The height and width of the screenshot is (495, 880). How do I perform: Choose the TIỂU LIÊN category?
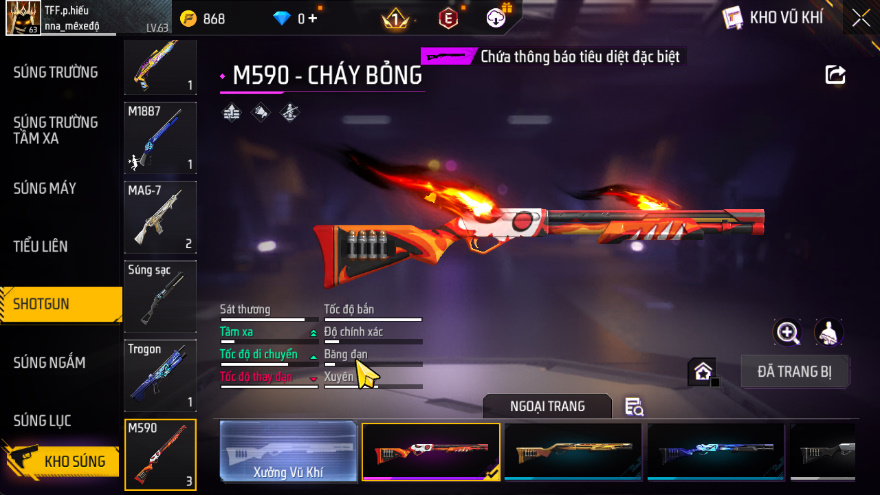click(41, 245)
